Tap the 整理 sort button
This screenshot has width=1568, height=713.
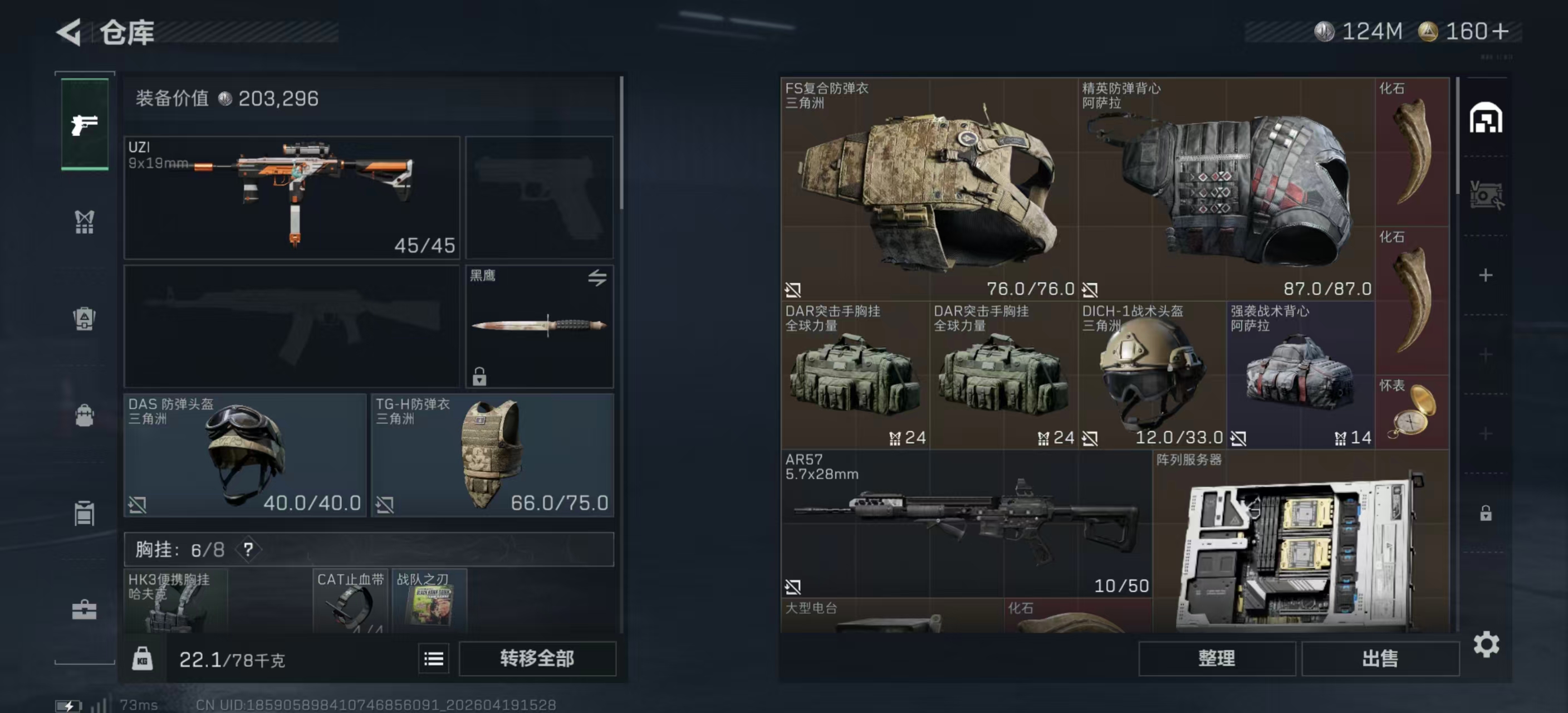(1216, 658)
